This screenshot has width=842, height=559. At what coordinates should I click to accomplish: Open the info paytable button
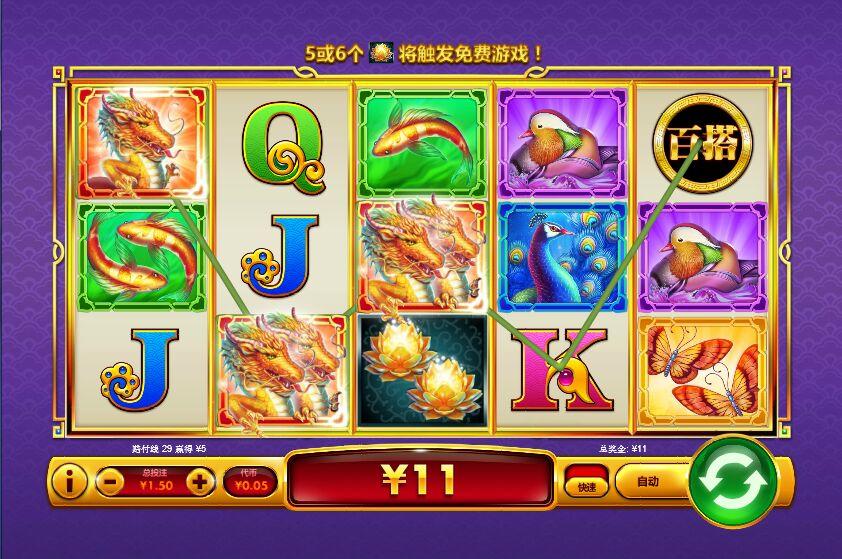coord(68,483)
